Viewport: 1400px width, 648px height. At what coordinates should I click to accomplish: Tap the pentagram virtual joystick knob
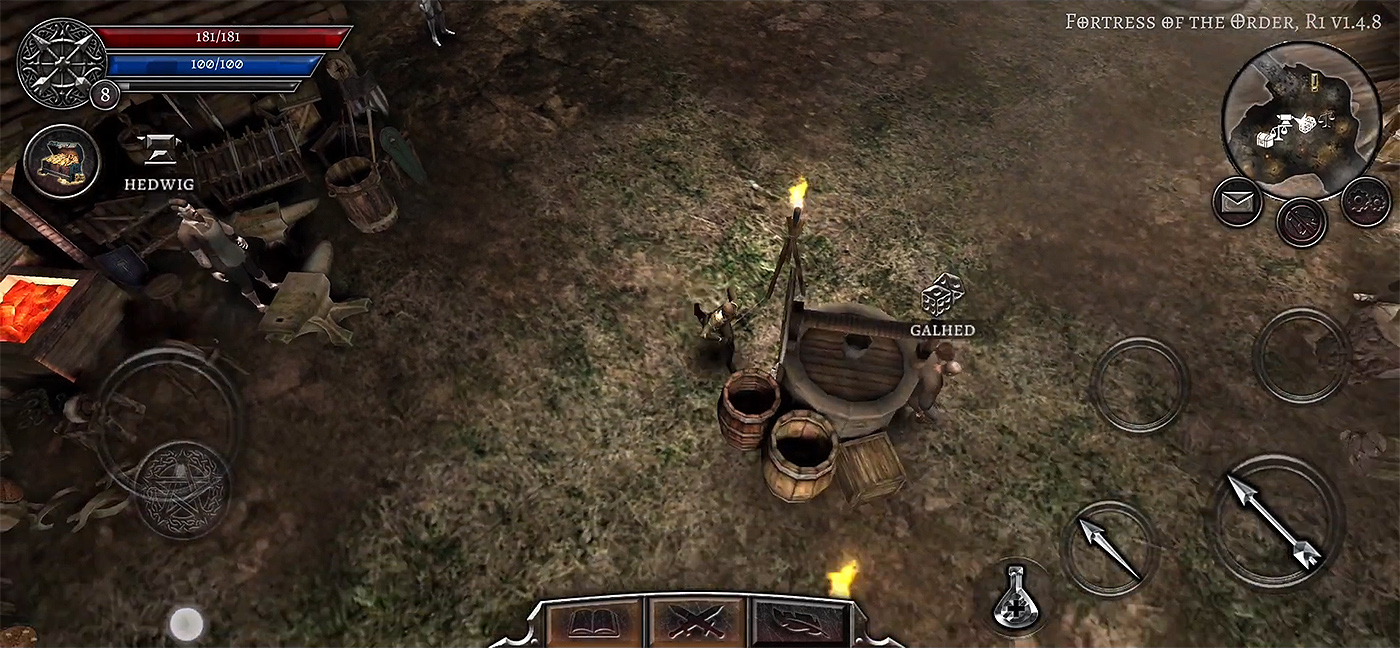click(x=183, y=490)
